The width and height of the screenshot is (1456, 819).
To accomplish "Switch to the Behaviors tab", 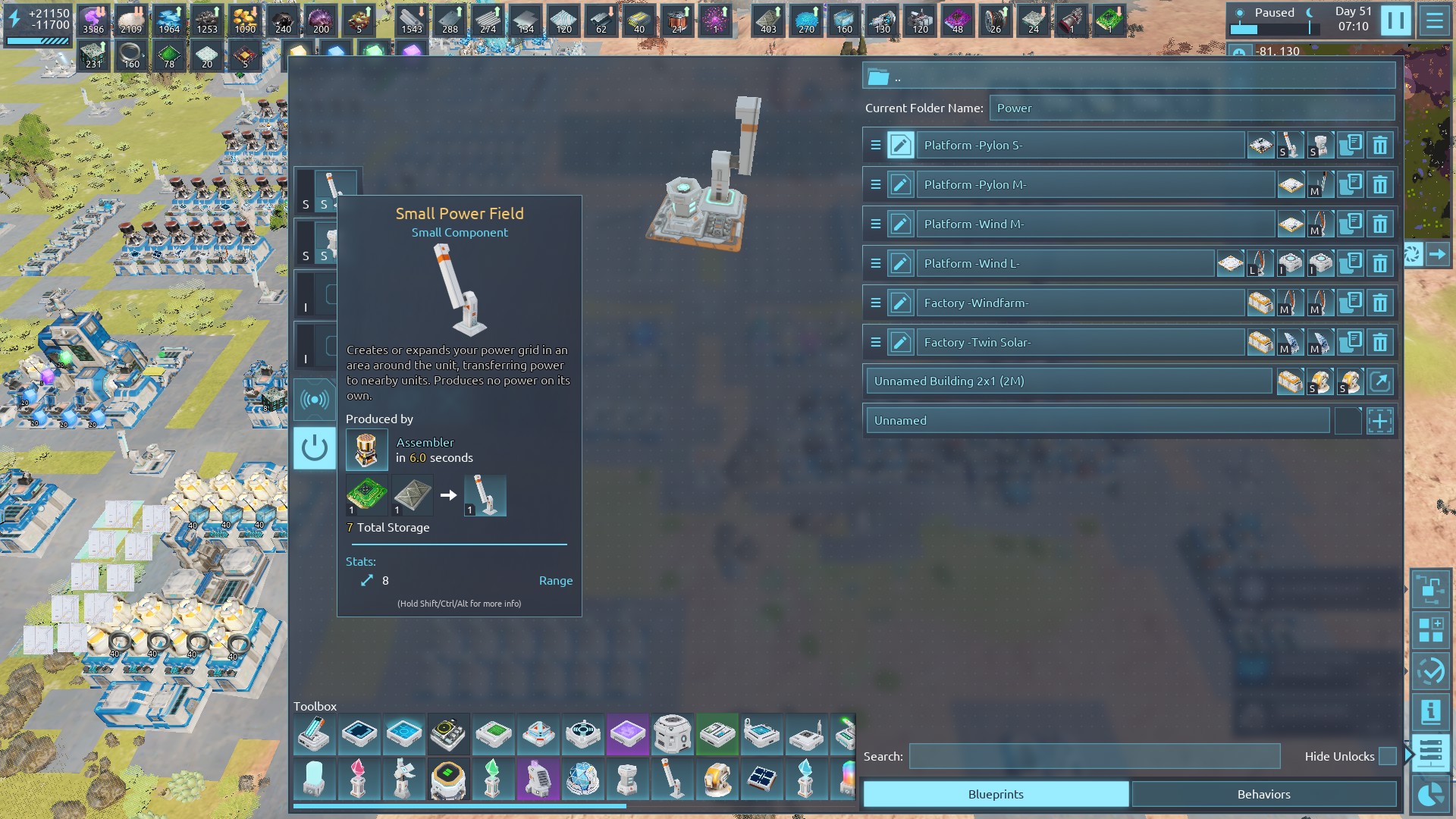I will 1263,794.
